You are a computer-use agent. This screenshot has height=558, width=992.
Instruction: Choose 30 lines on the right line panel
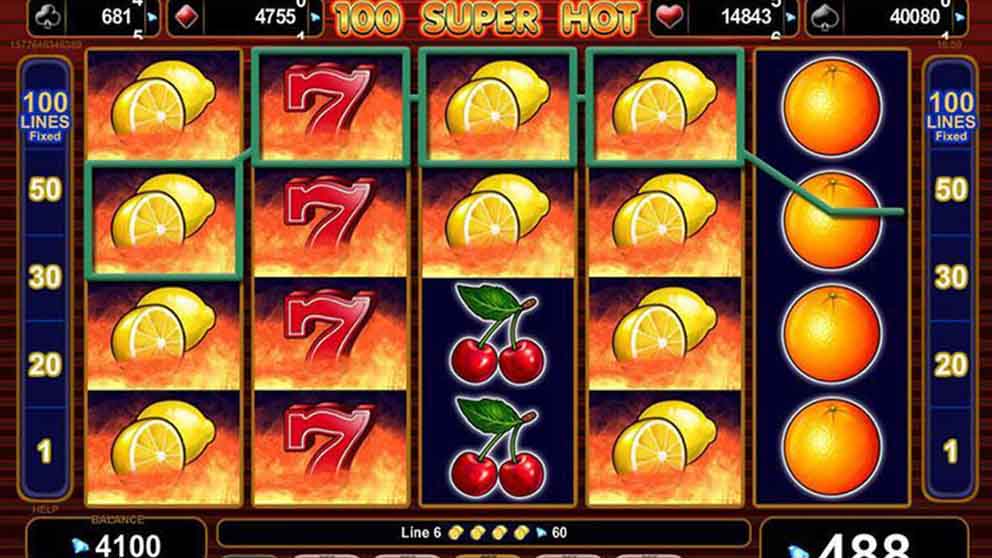tap(949, 277)
